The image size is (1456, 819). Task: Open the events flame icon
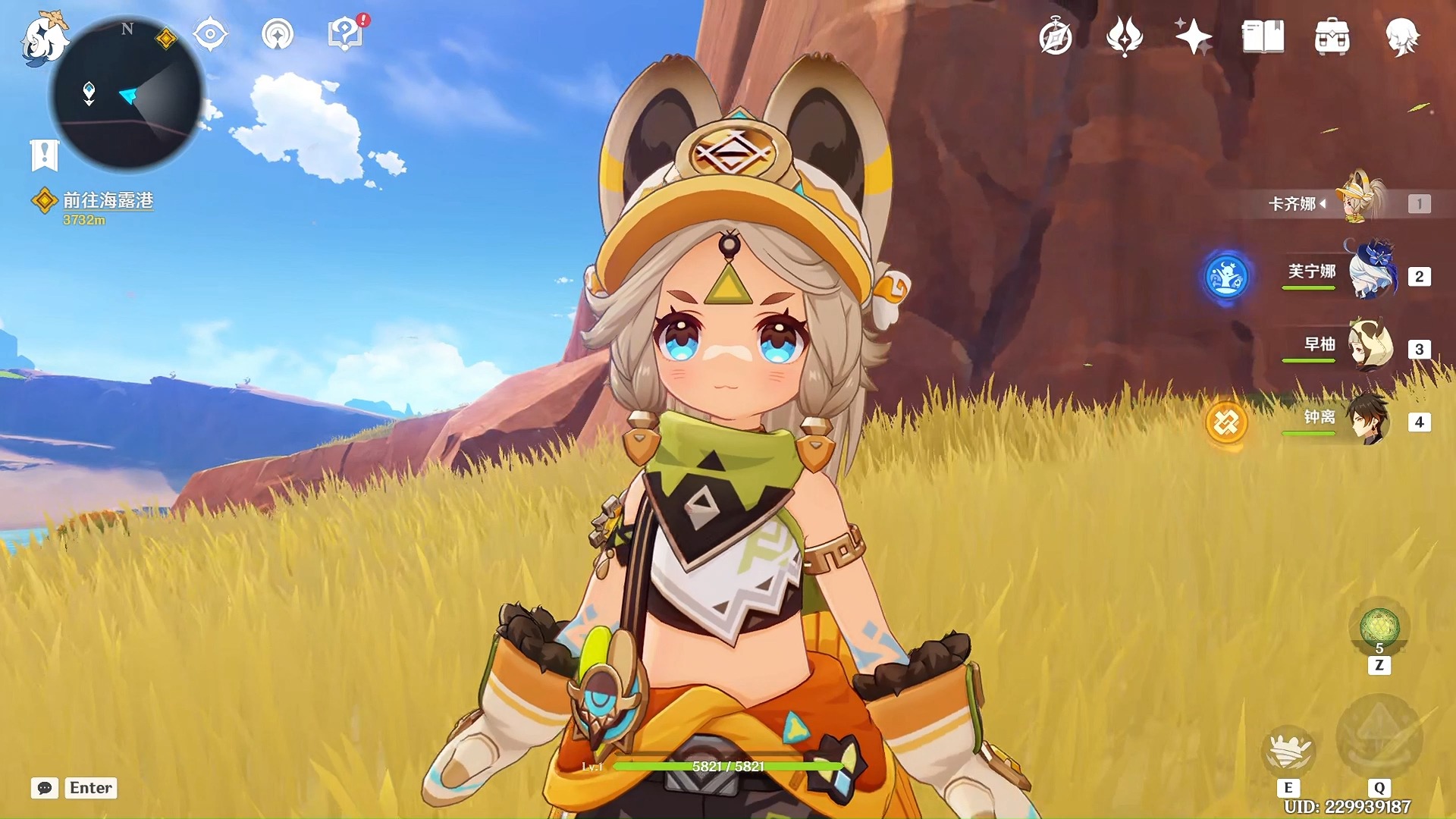(1124, 37)
